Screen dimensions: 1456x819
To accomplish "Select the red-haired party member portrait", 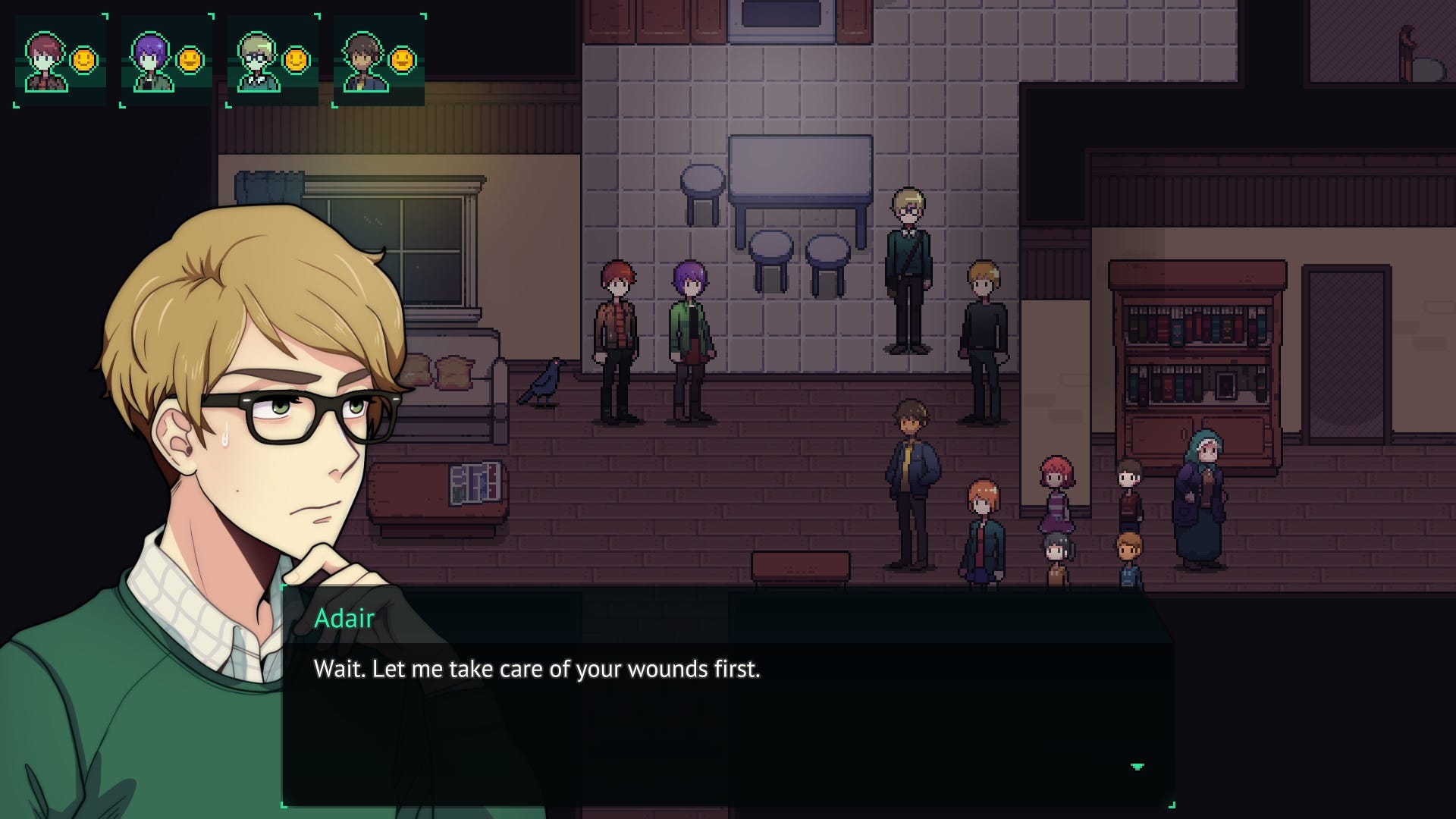I will [x=47, y=62].
